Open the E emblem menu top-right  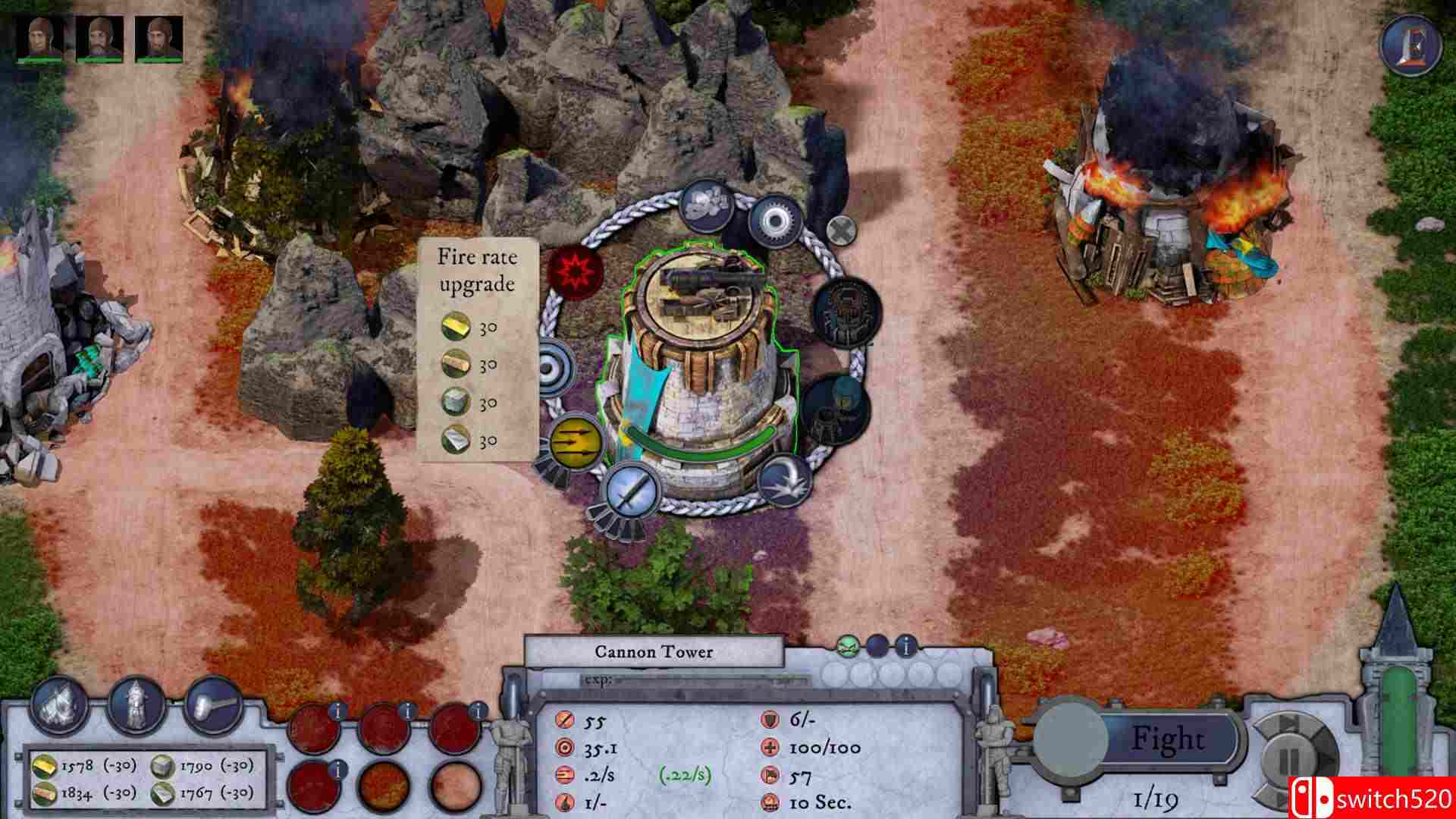click(x=1412, y=44)
